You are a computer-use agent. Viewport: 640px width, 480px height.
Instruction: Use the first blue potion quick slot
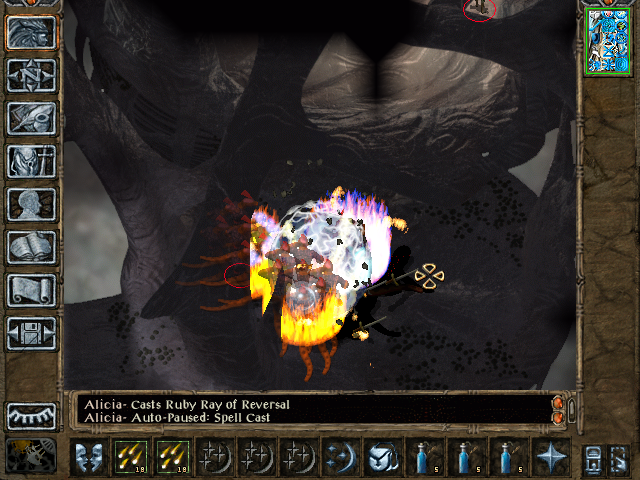(425, 457)
